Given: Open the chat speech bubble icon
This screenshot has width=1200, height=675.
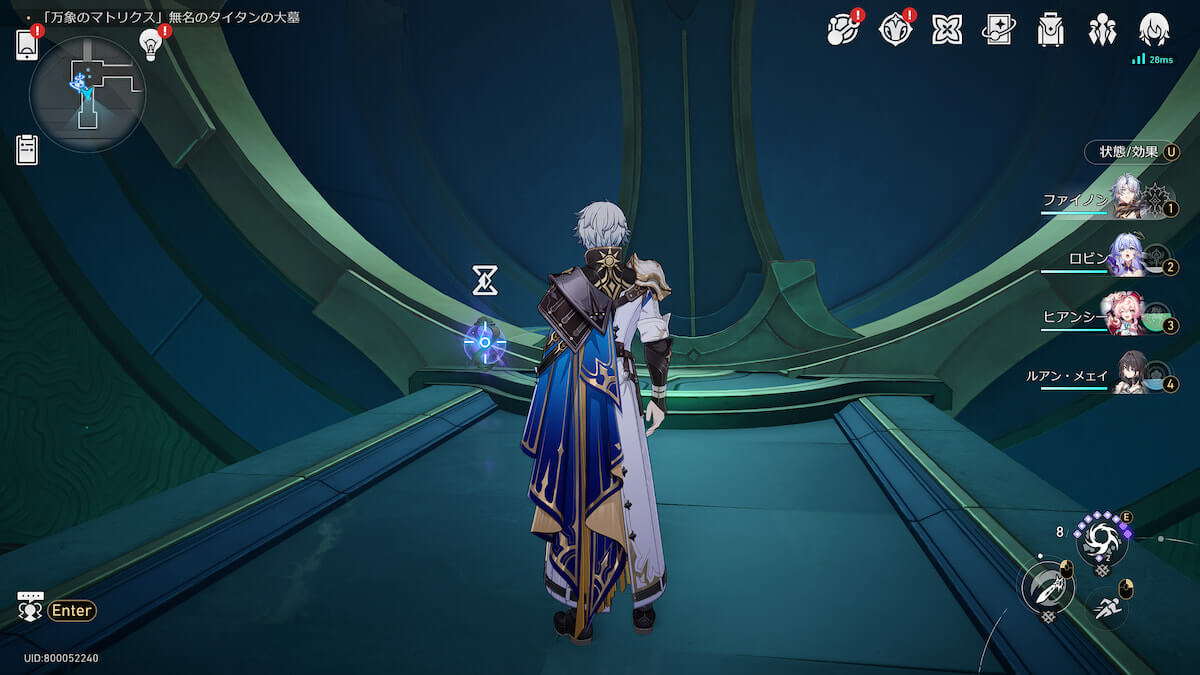Looking at the screenshot, I should point(31,607).
